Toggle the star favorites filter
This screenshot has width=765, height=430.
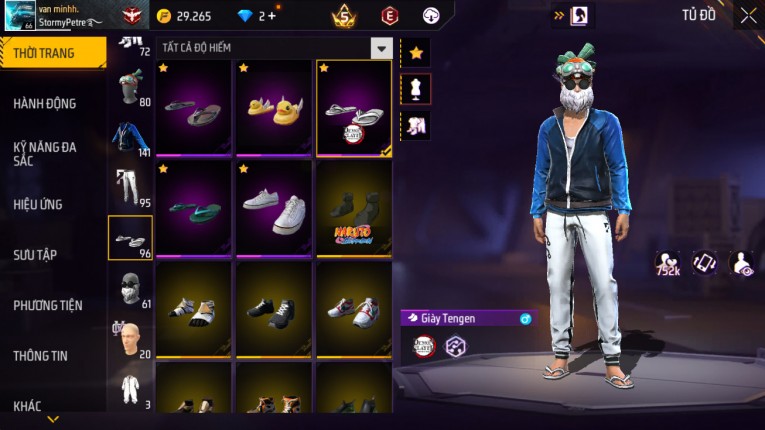click(x=415, y=51)
